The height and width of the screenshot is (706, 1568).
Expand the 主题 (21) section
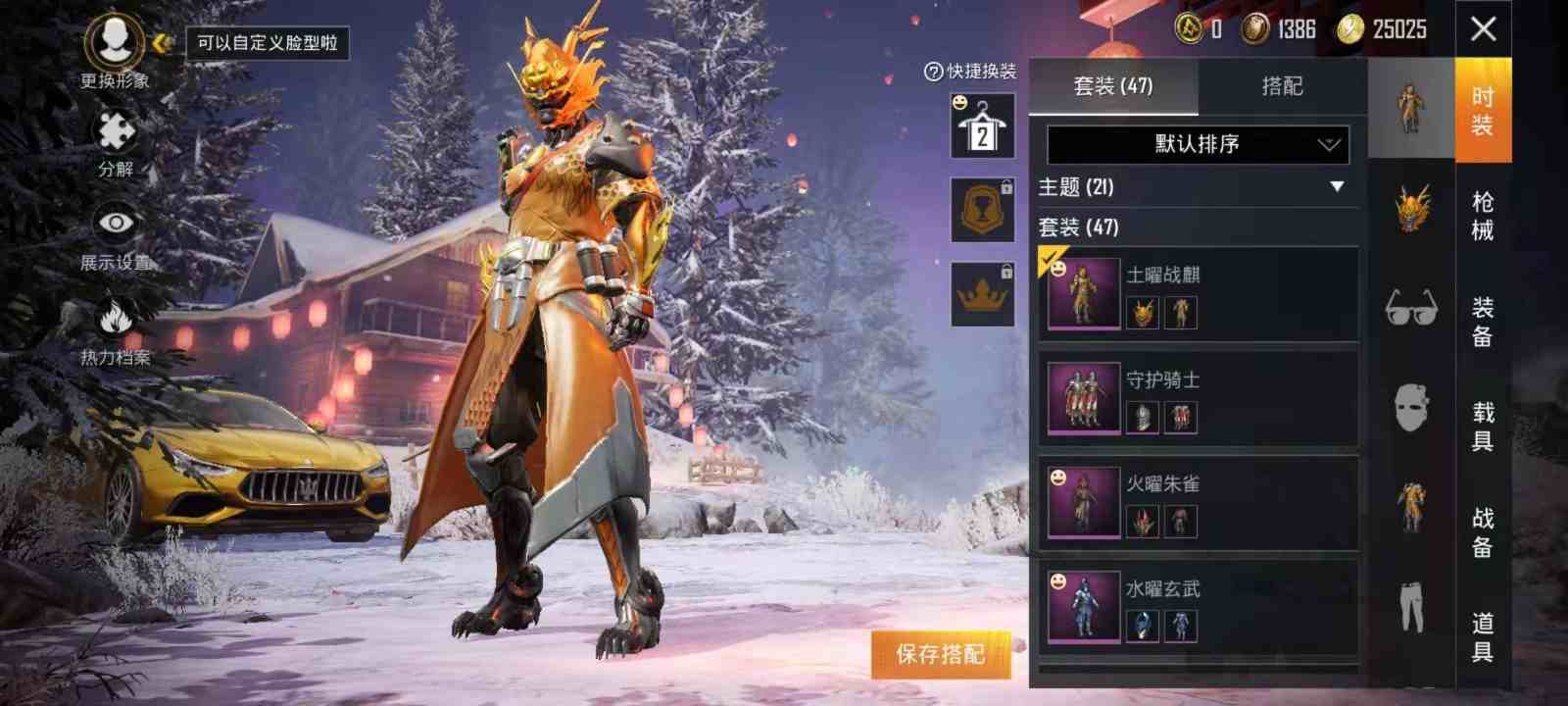pyautogui.click(x=1198, y=187)
